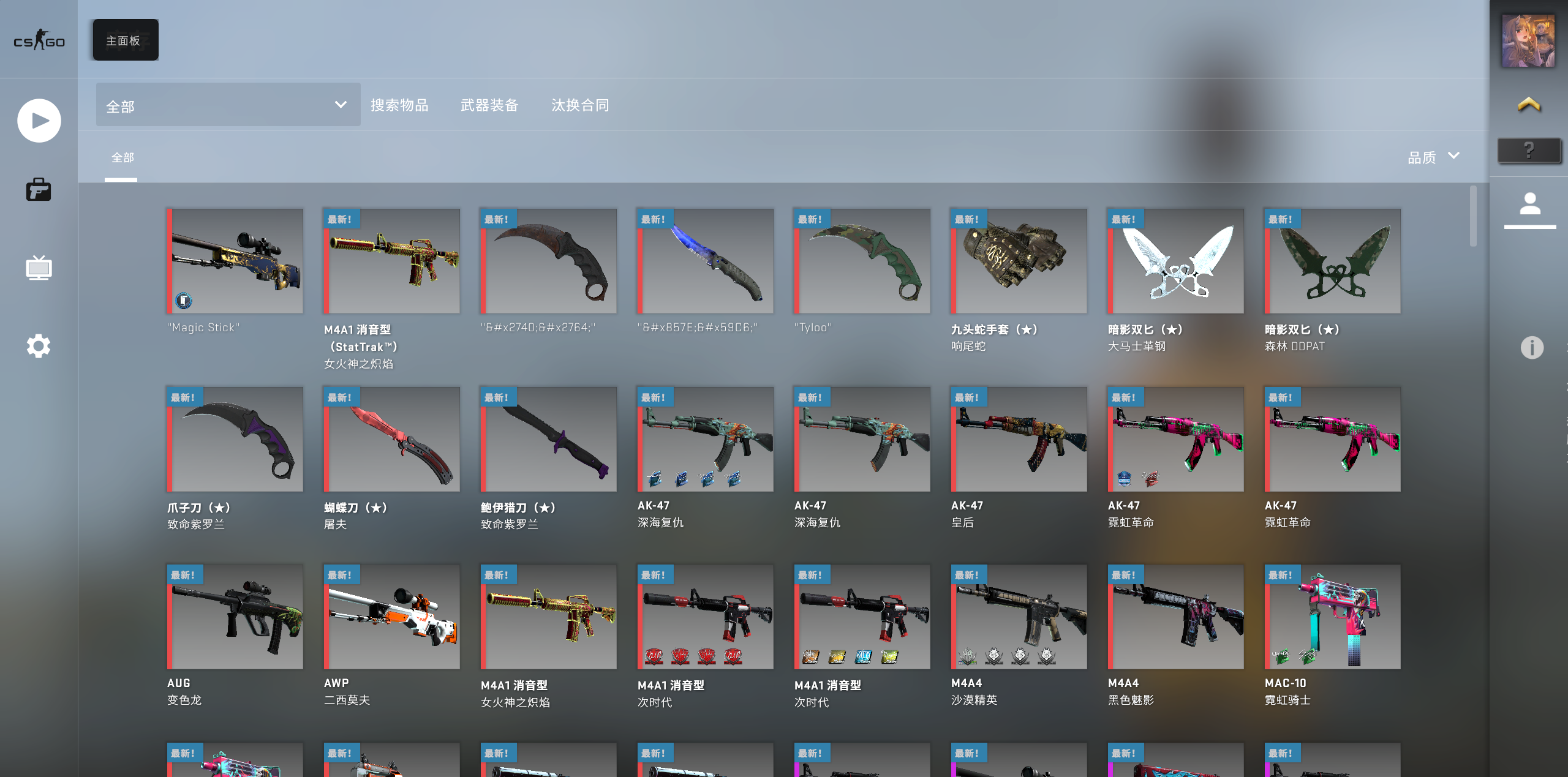Open the Settings gear icon

click(39, 346)
